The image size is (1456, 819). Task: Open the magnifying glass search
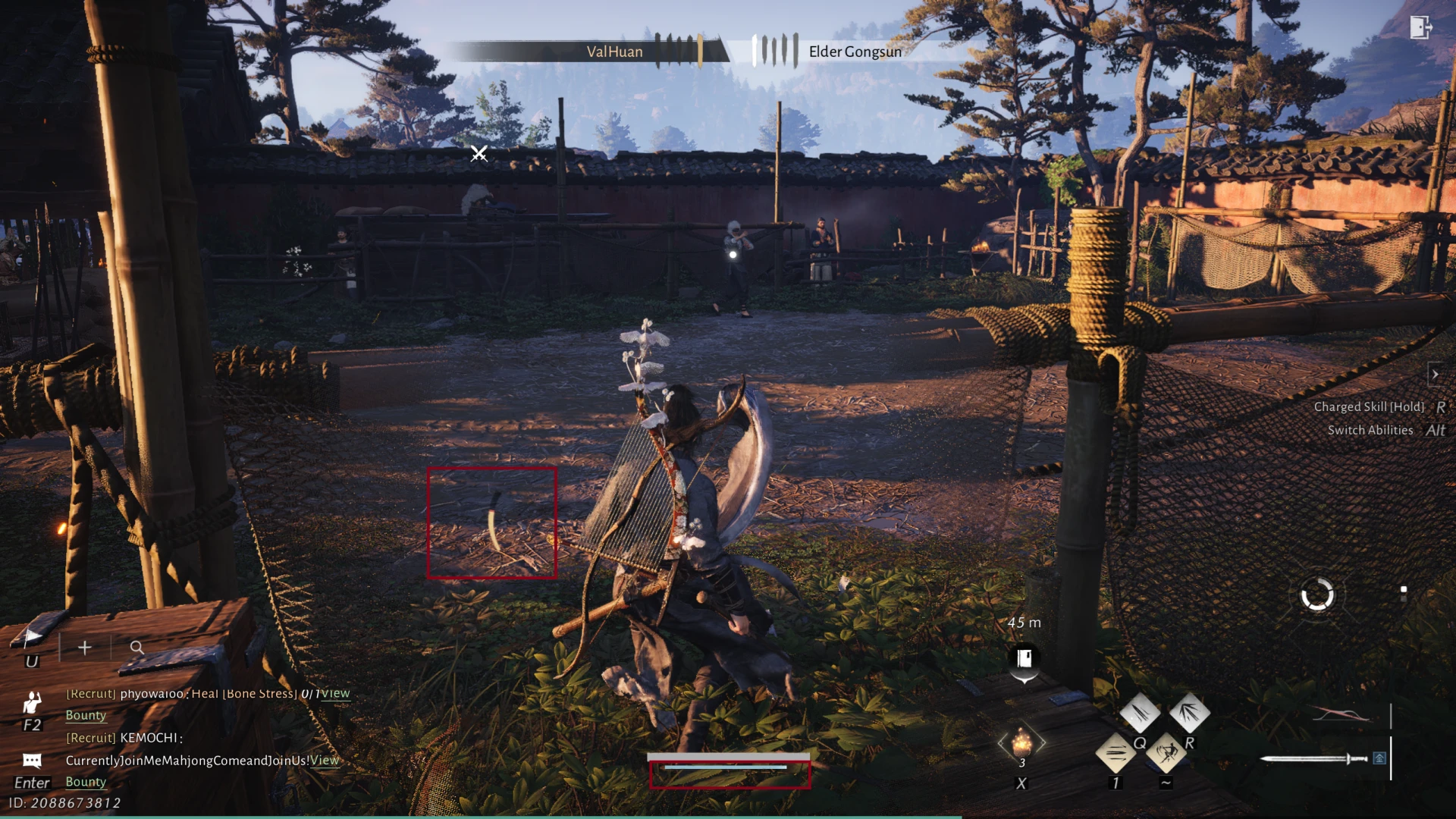pyautogui.click(x=136, y=648)
